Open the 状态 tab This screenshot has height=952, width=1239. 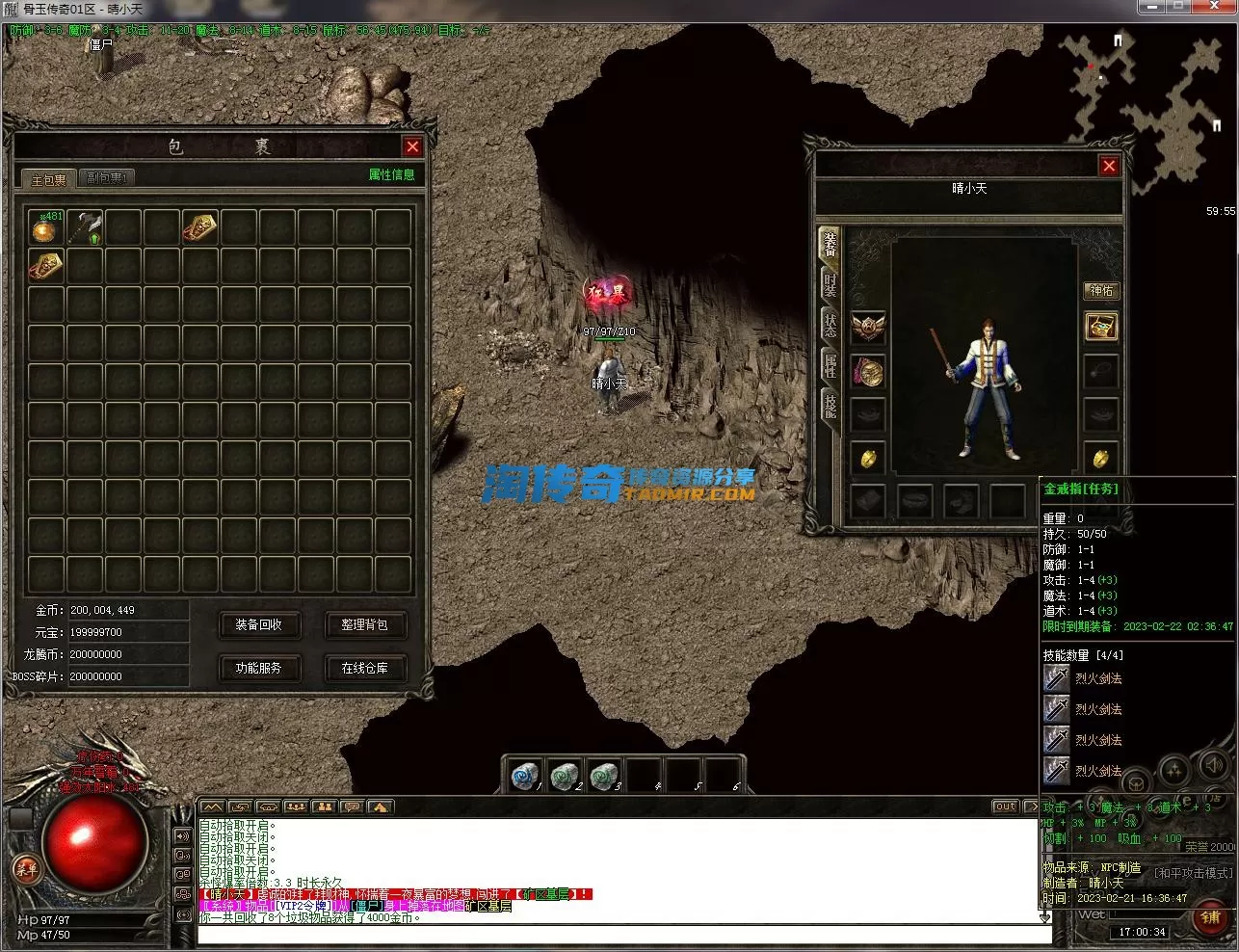click(x=830, y=325)
